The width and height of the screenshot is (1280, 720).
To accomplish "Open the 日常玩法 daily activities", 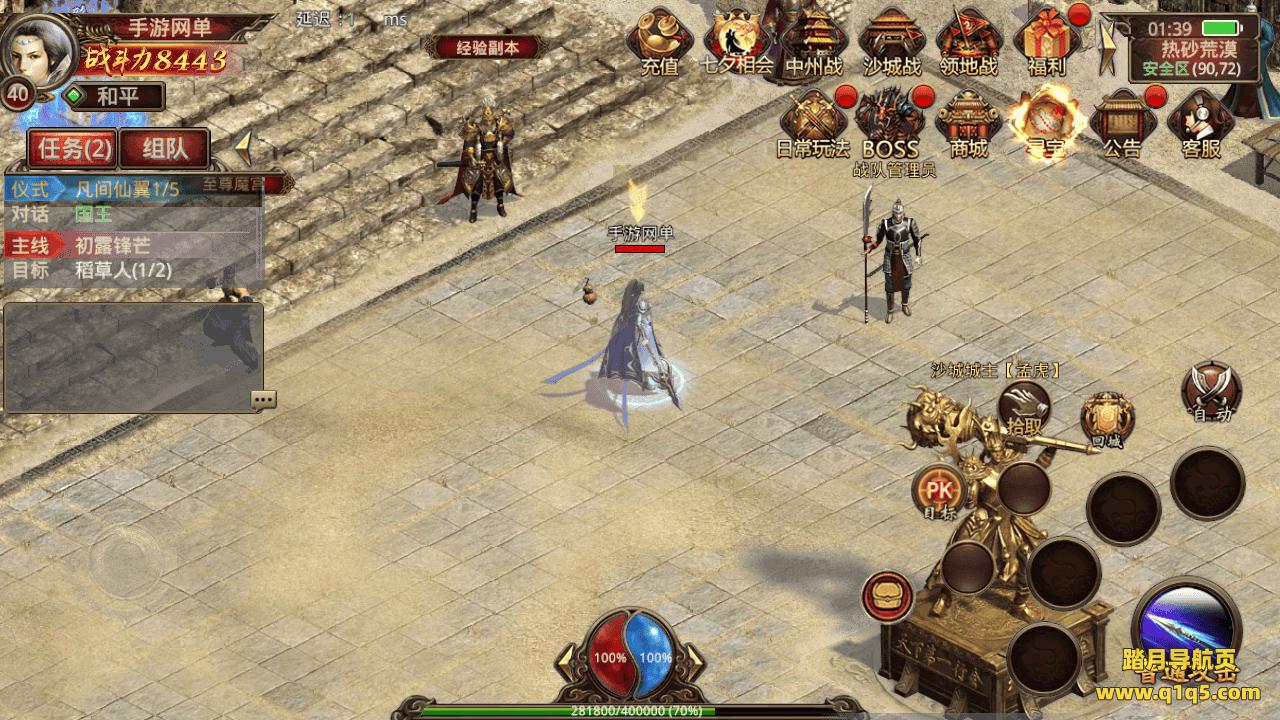I will [812, 123].
